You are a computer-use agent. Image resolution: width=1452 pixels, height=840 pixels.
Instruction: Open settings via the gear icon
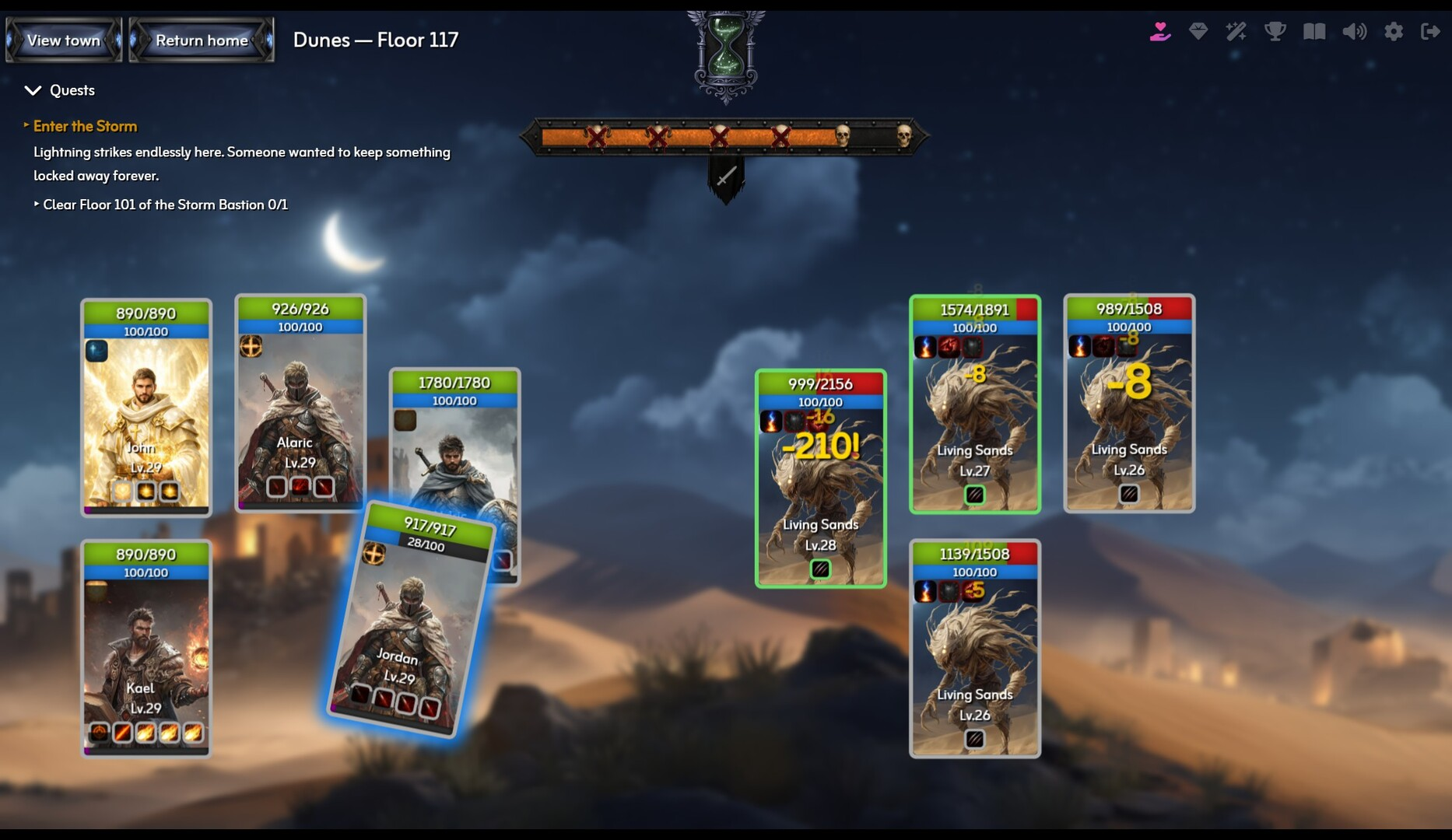coord(1394,31)
